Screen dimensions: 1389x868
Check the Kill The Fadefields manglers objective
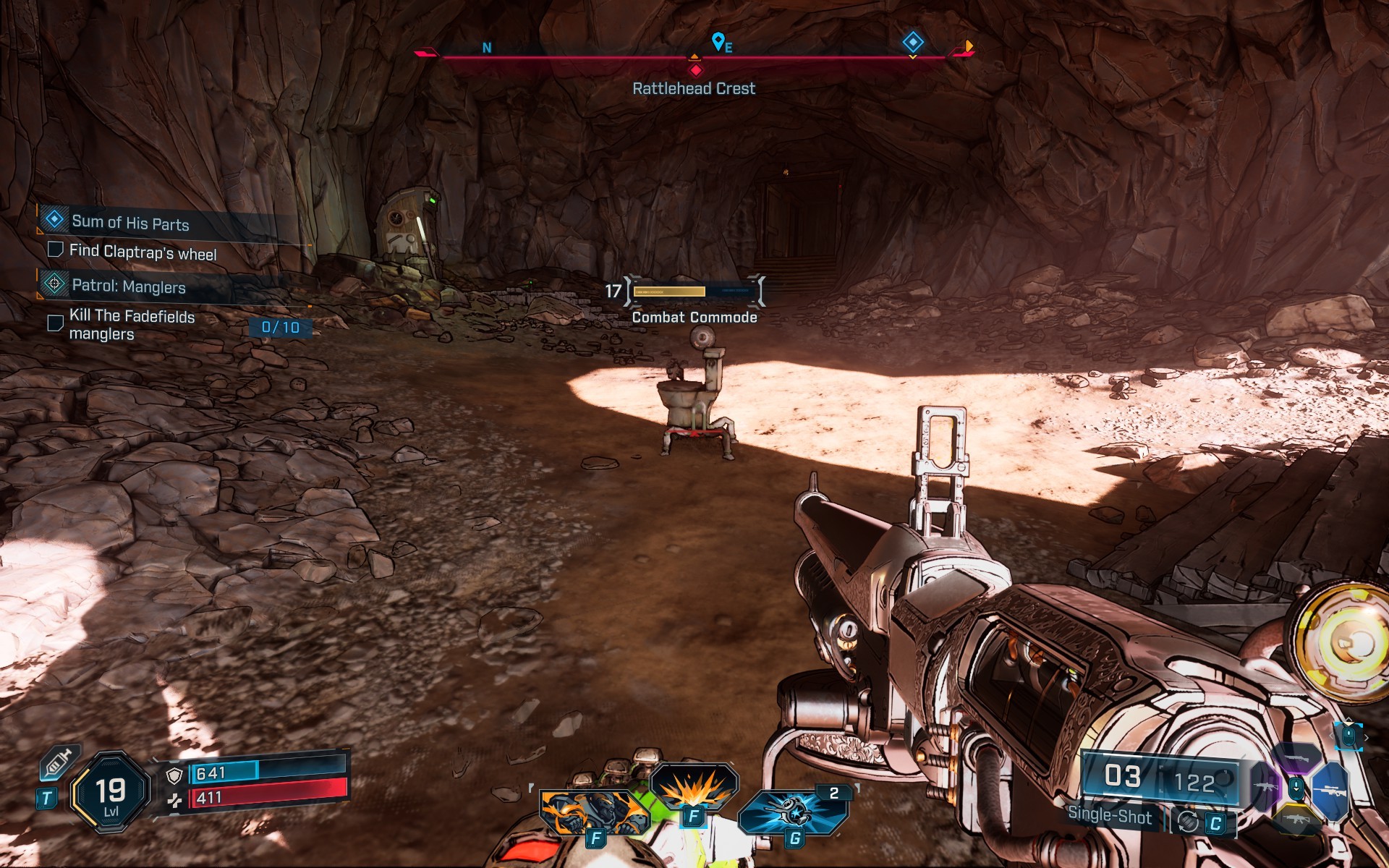55,323
